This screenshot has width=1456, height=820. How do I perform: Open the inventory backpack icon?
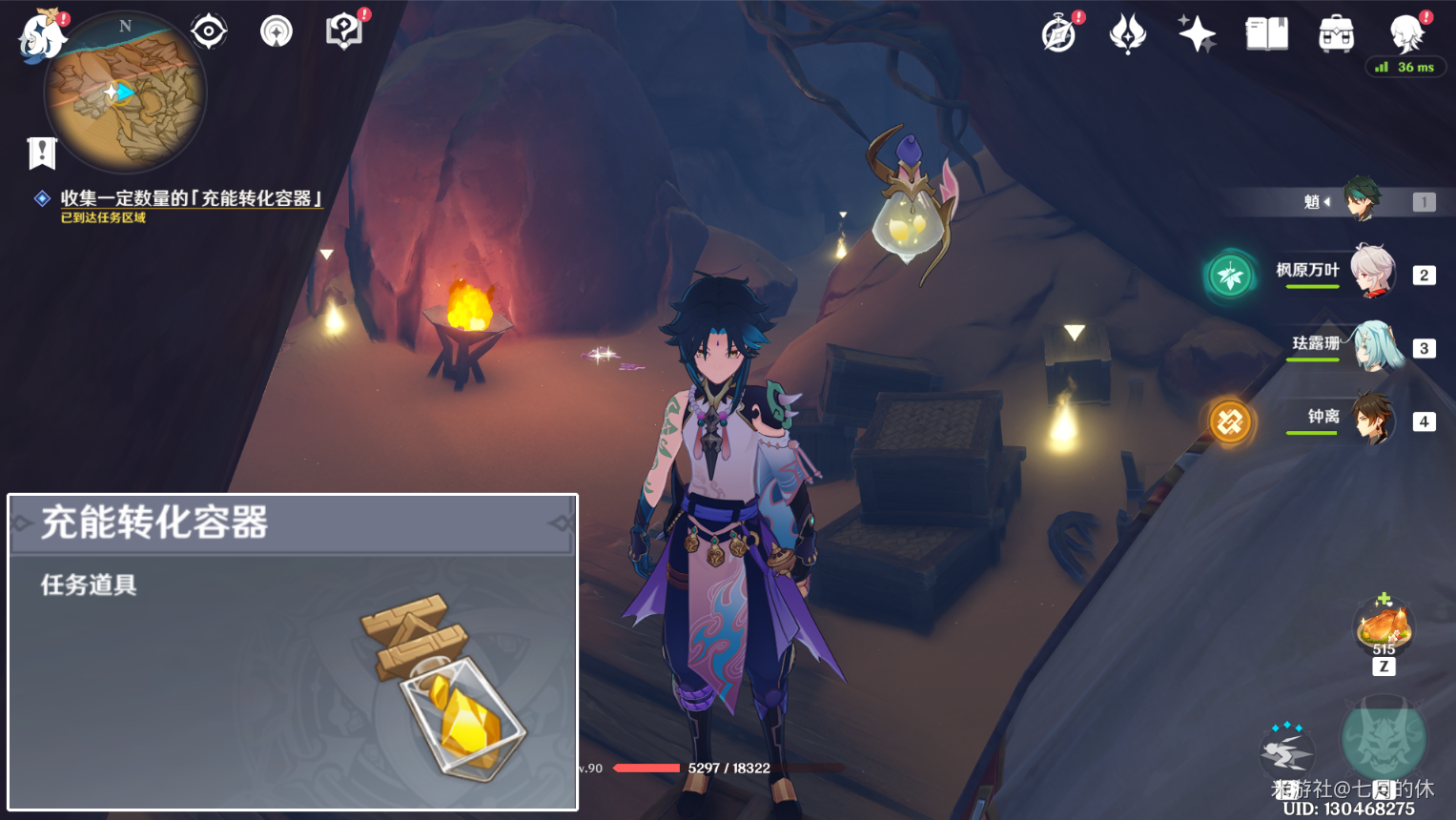click(1336, 34)
